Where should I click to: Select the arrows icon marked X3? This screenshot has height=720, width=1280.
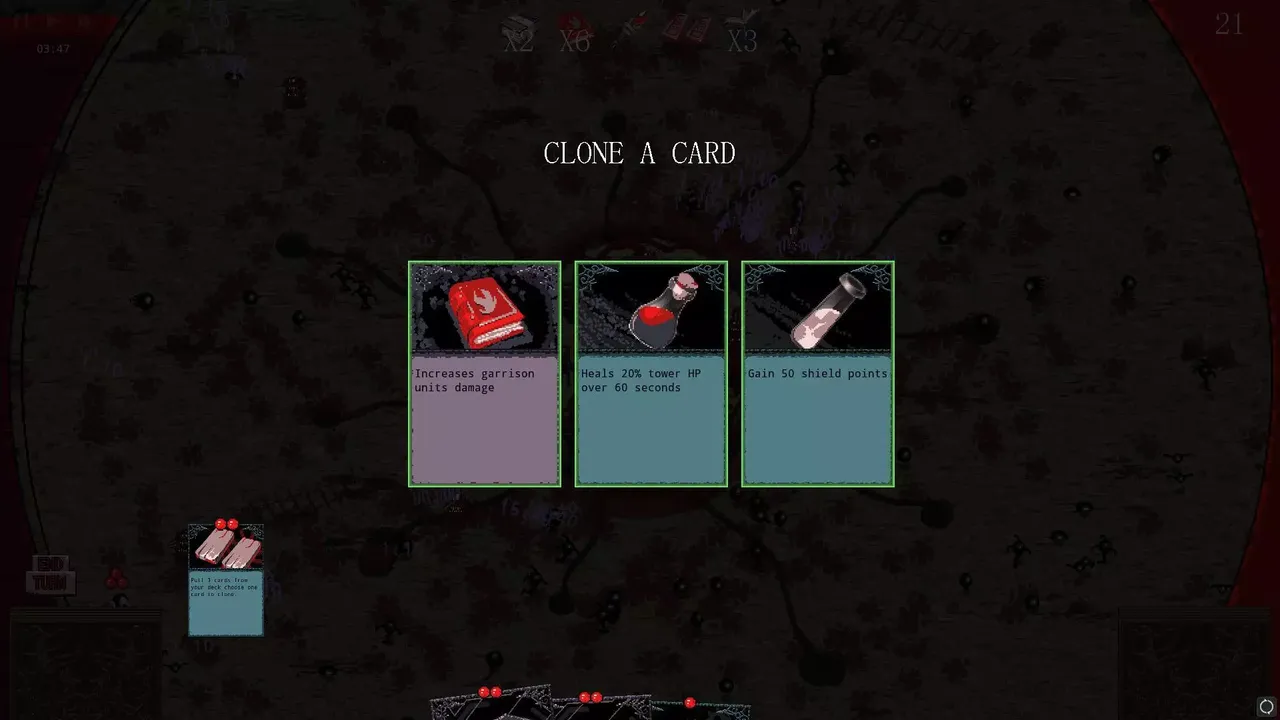[x=742, y=28]
